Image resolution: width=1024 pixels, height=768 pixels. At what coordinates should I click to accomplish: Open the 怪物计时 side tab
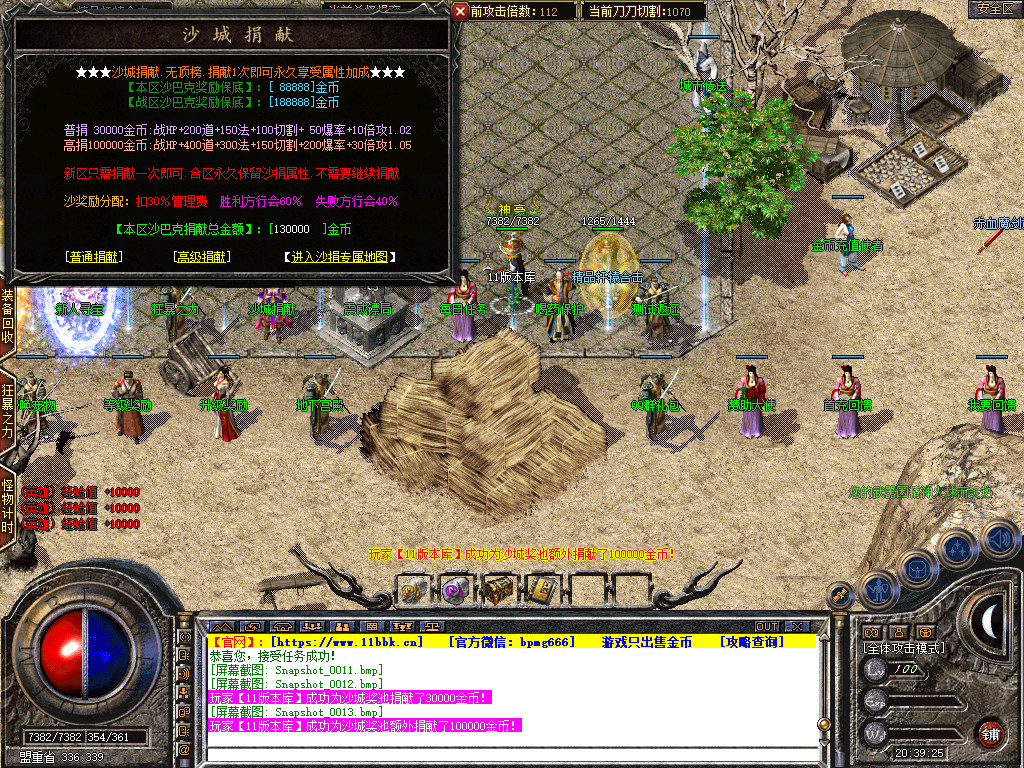7,506
